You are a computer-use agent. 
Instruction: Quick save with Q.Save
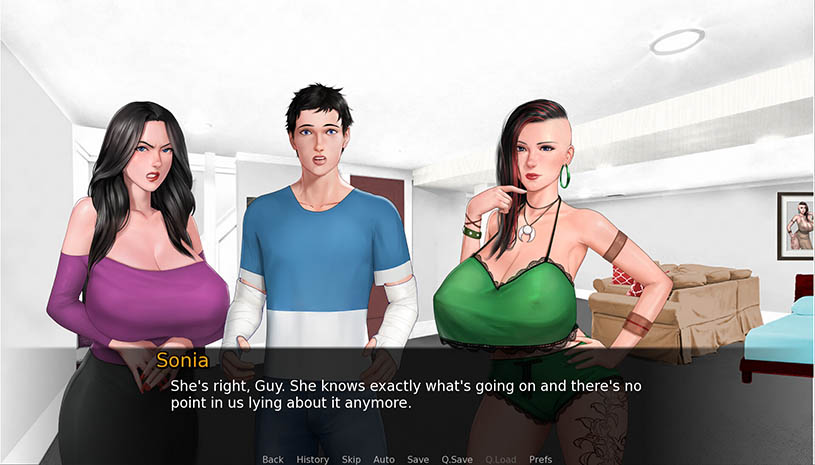pyautogui.click(x=457, y=459)
